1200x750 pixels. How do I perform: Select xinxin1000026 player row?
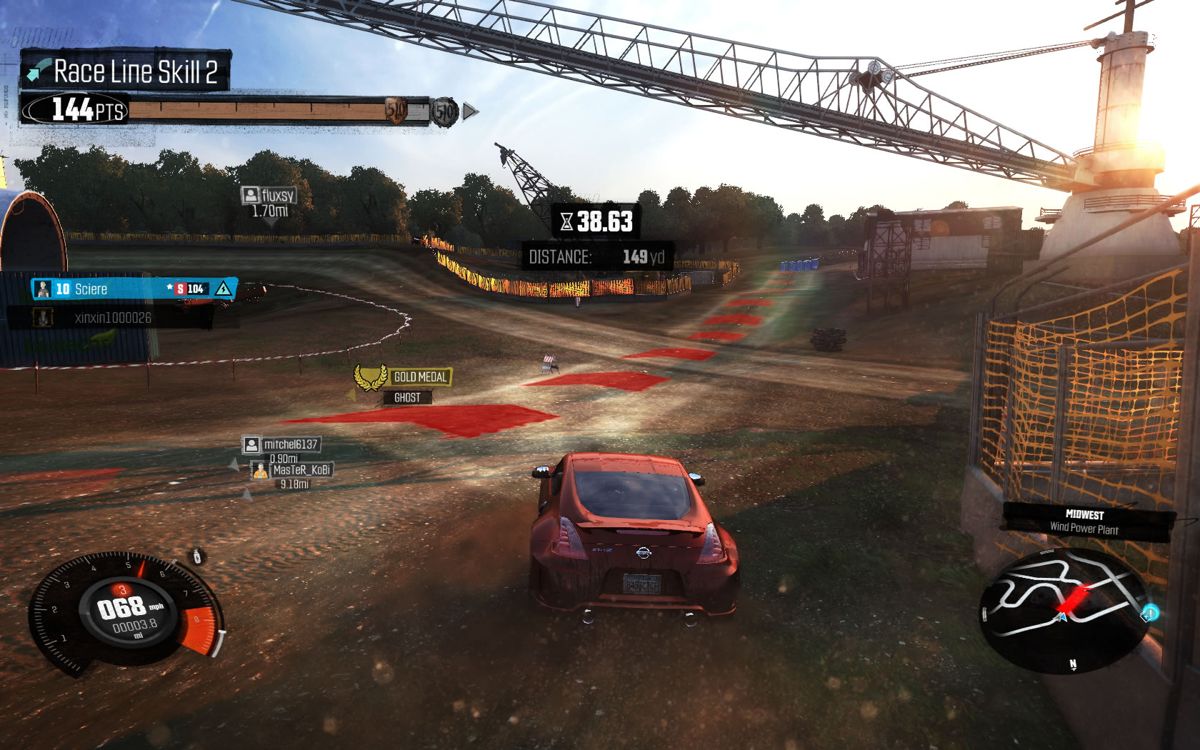(110, 317)
